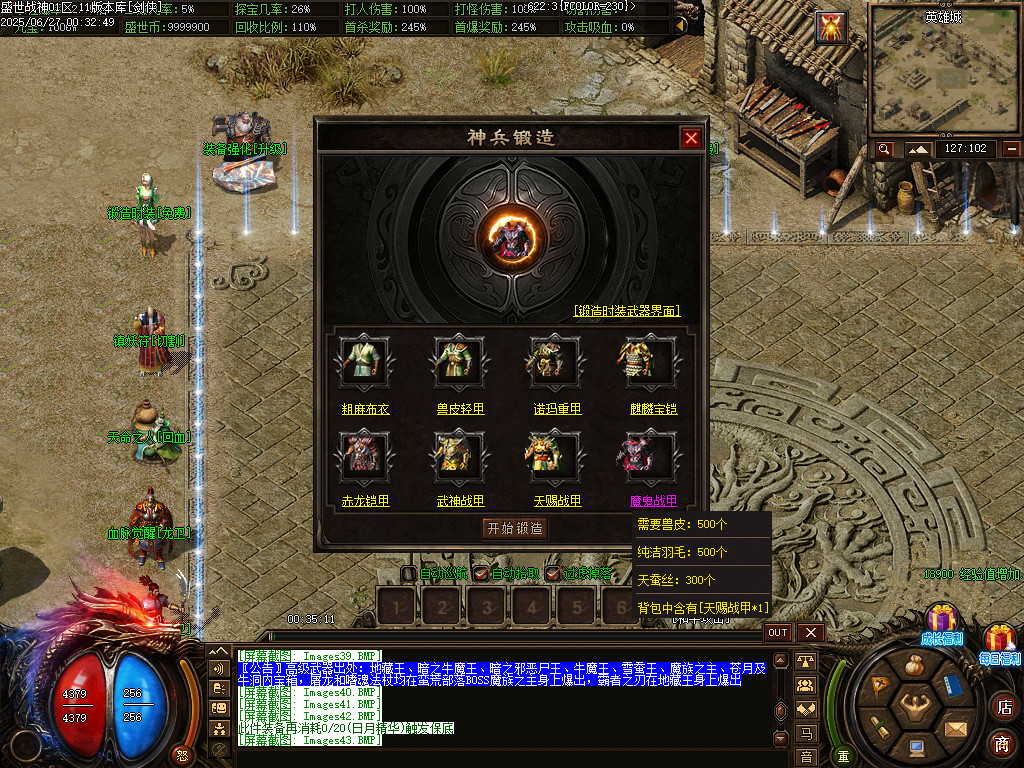
Task: Open the 成长福利 gift box
Action: (941, 620)
